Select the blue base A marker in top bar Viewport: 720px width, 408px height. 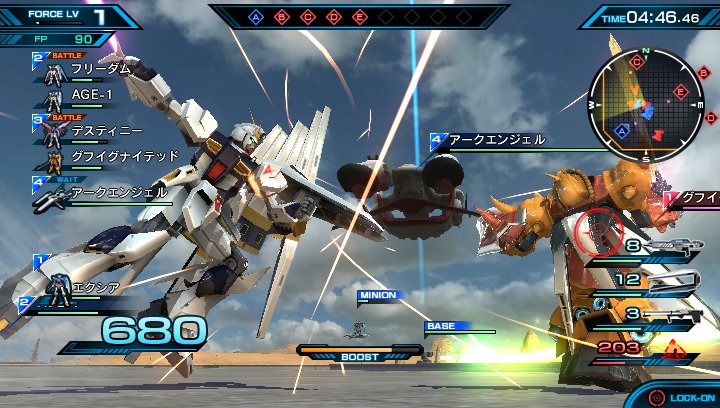[256, 16]
